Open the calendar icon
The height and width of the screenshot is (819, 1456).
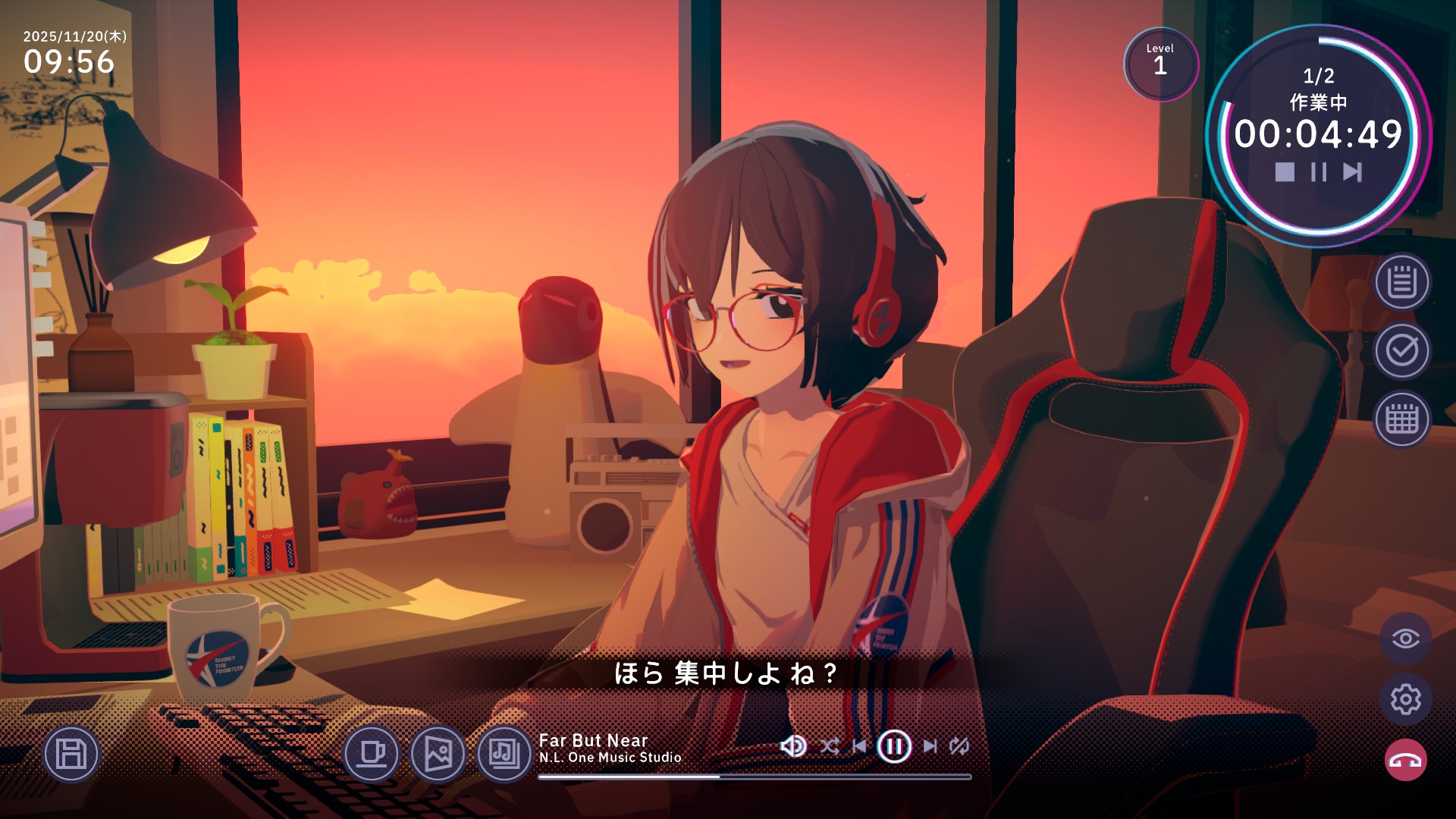(1402, 419)
